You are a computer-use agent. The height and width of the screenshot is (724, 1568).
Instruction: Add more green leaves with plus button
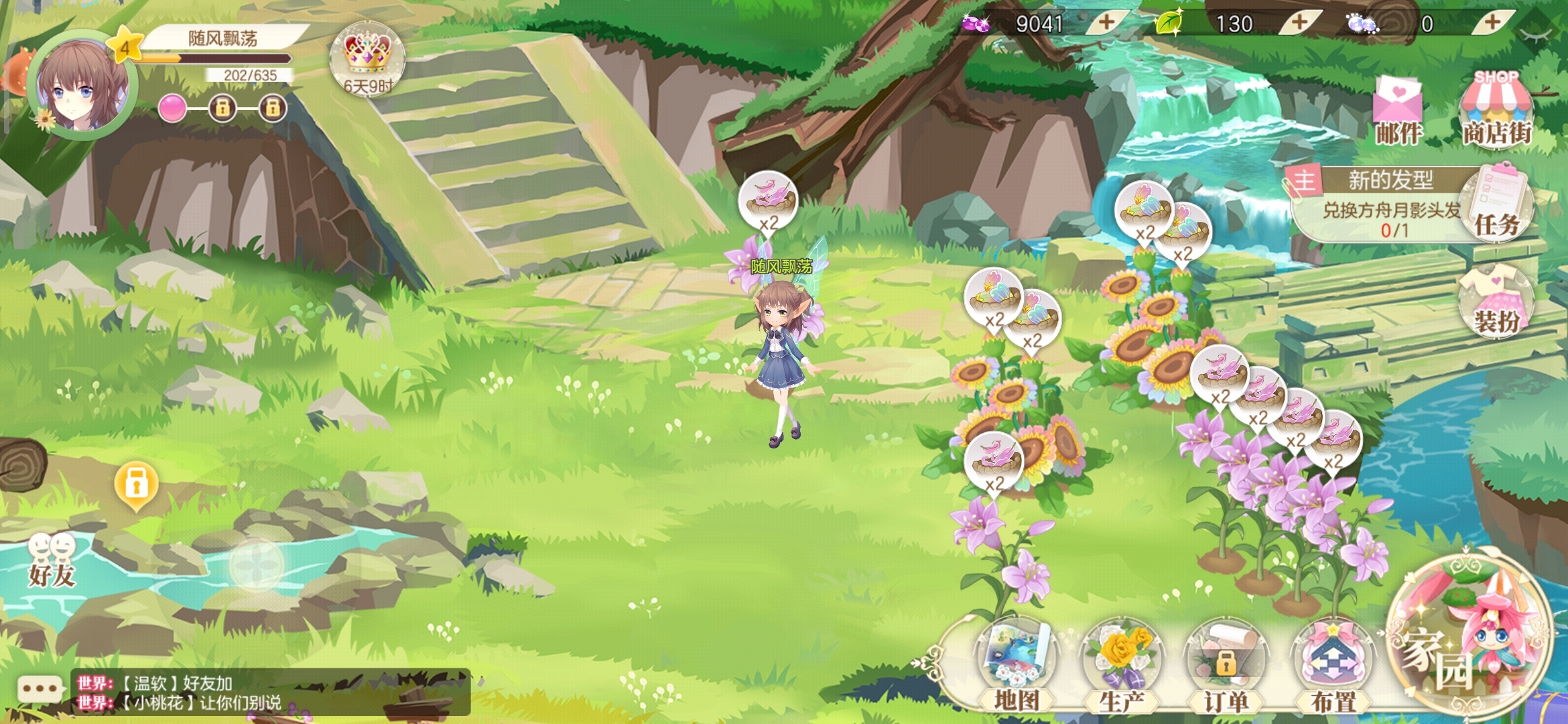tap(1299, 23)
